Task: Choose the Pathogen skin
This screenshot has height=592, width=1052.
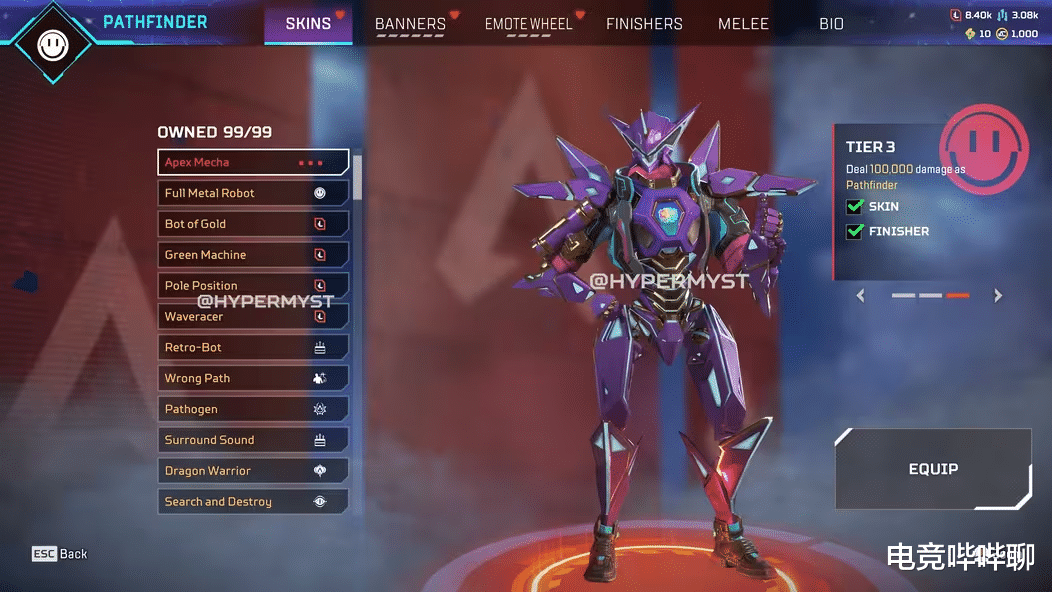Action: coord(253,409)
